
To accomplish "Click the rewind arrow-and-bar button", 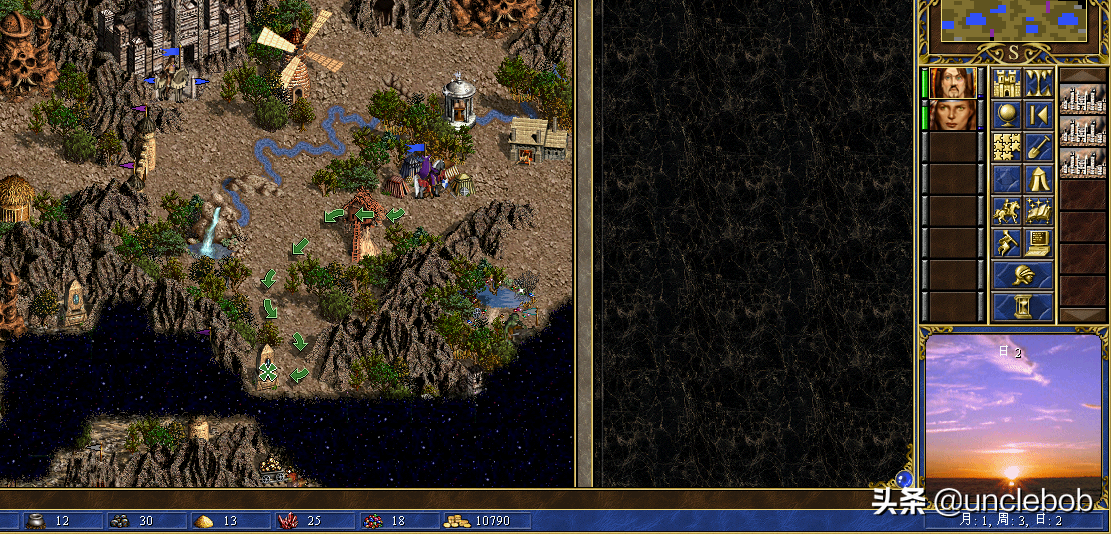I will pyautogui.click(x=1038, y=115).
